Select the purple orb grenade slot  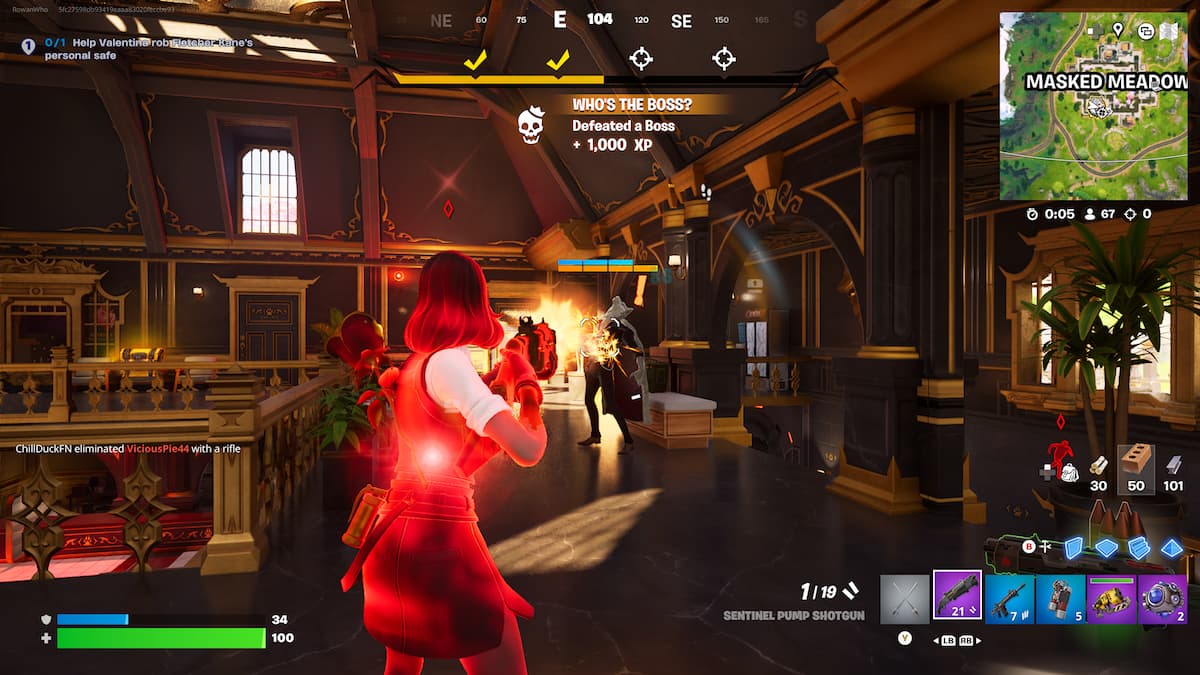(1163, 599)
